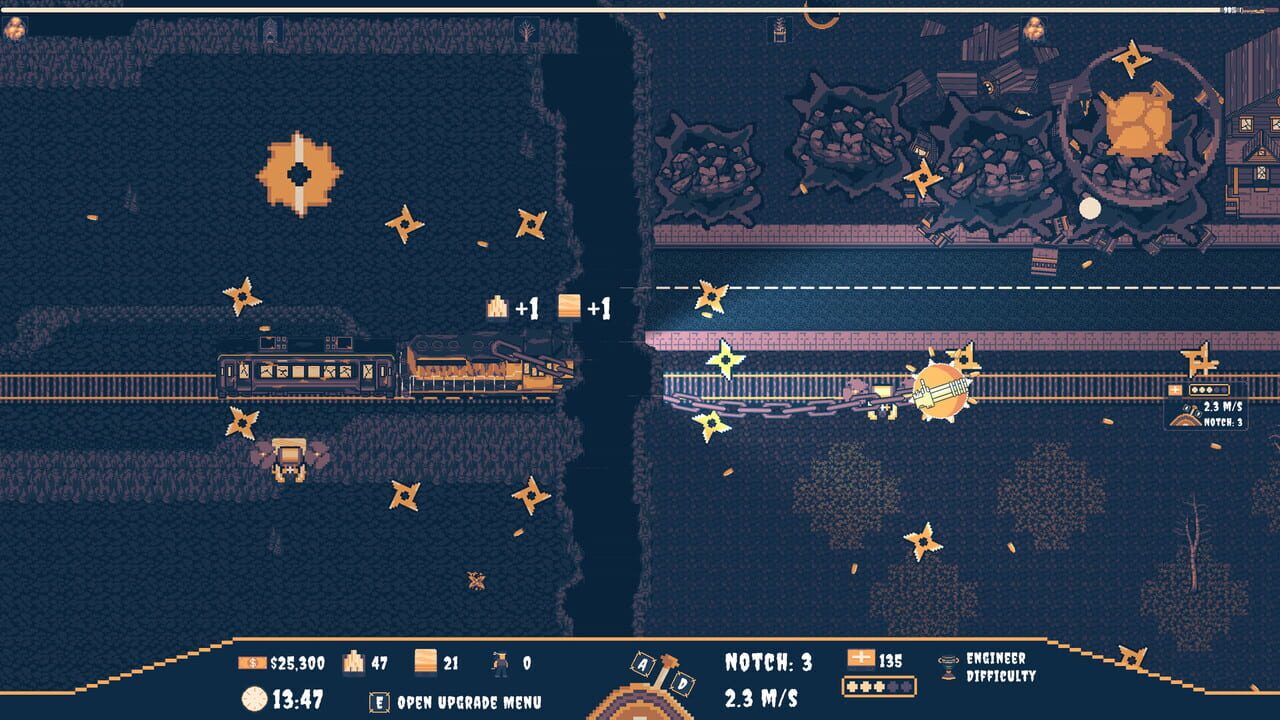Click the cross icon on the enemy status panel
This screenshot has width=1280, height=720.
click(x=1174, y=388)
